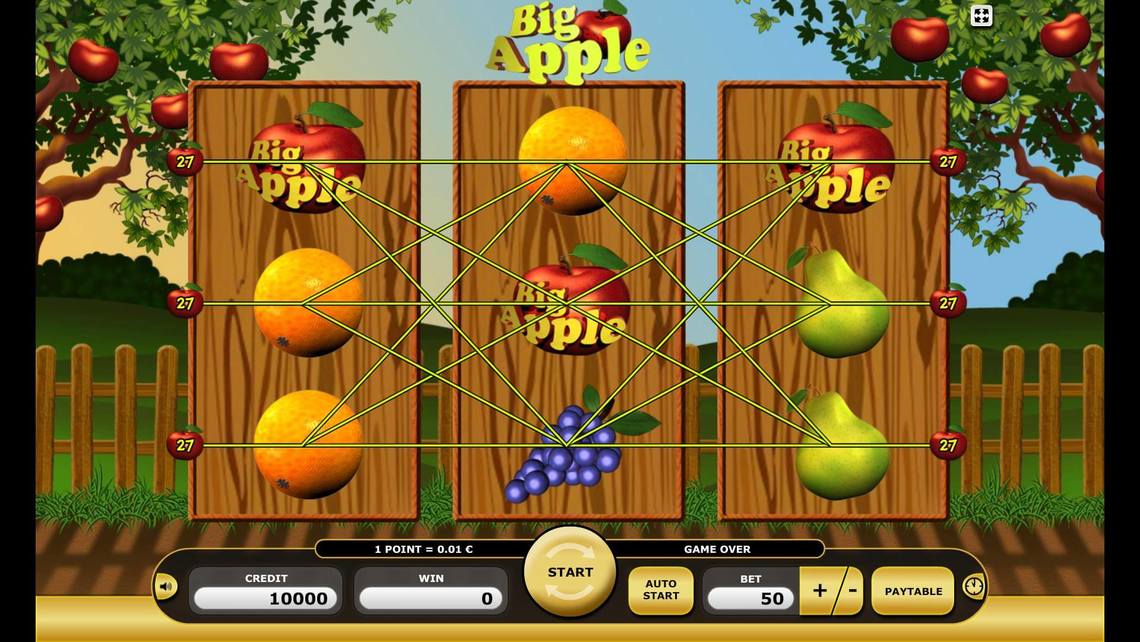Spin the reels with the START button

[570, 573]
